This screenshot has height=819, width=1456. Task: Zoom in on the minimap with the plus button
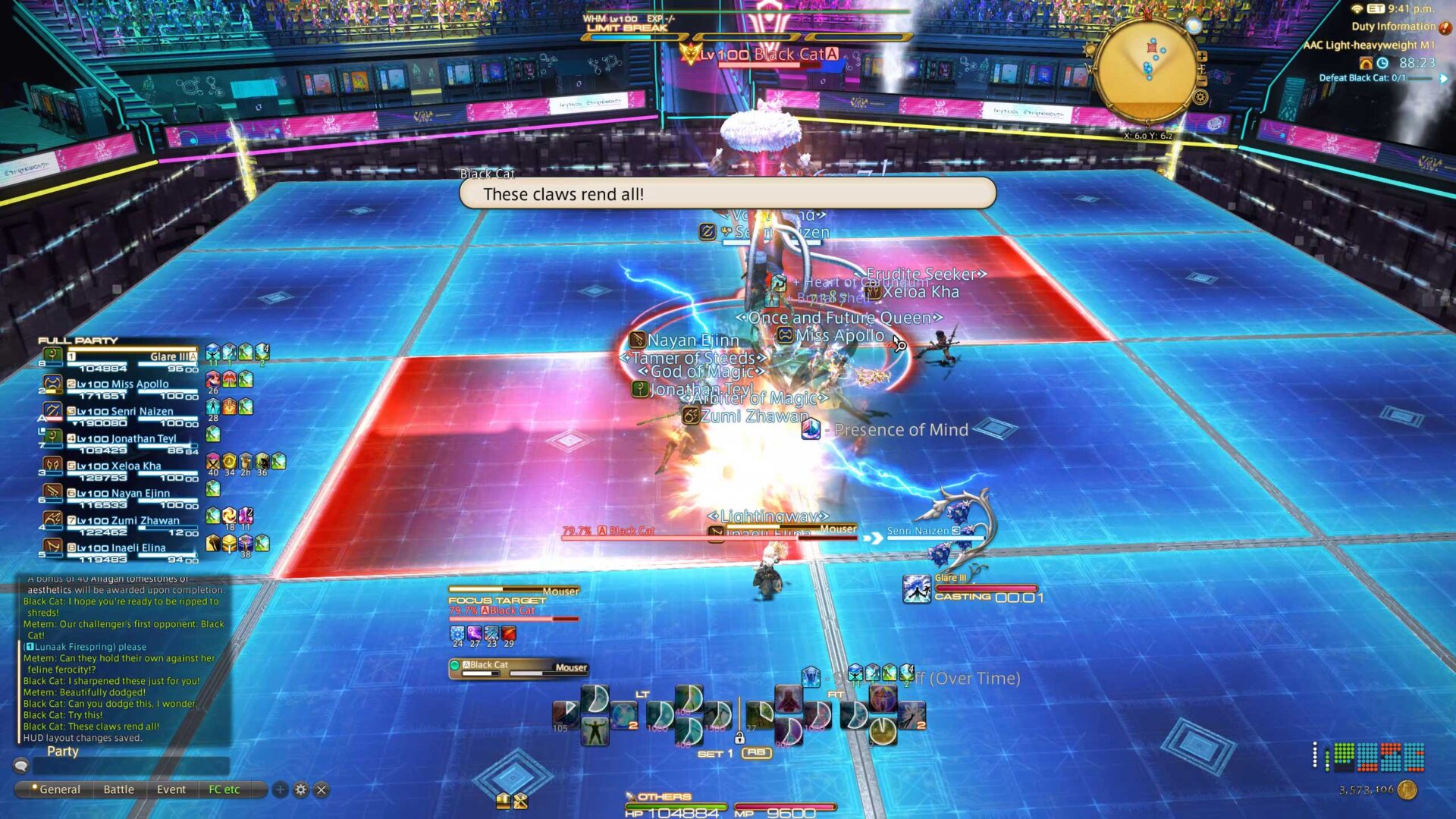pos(1202,57)
